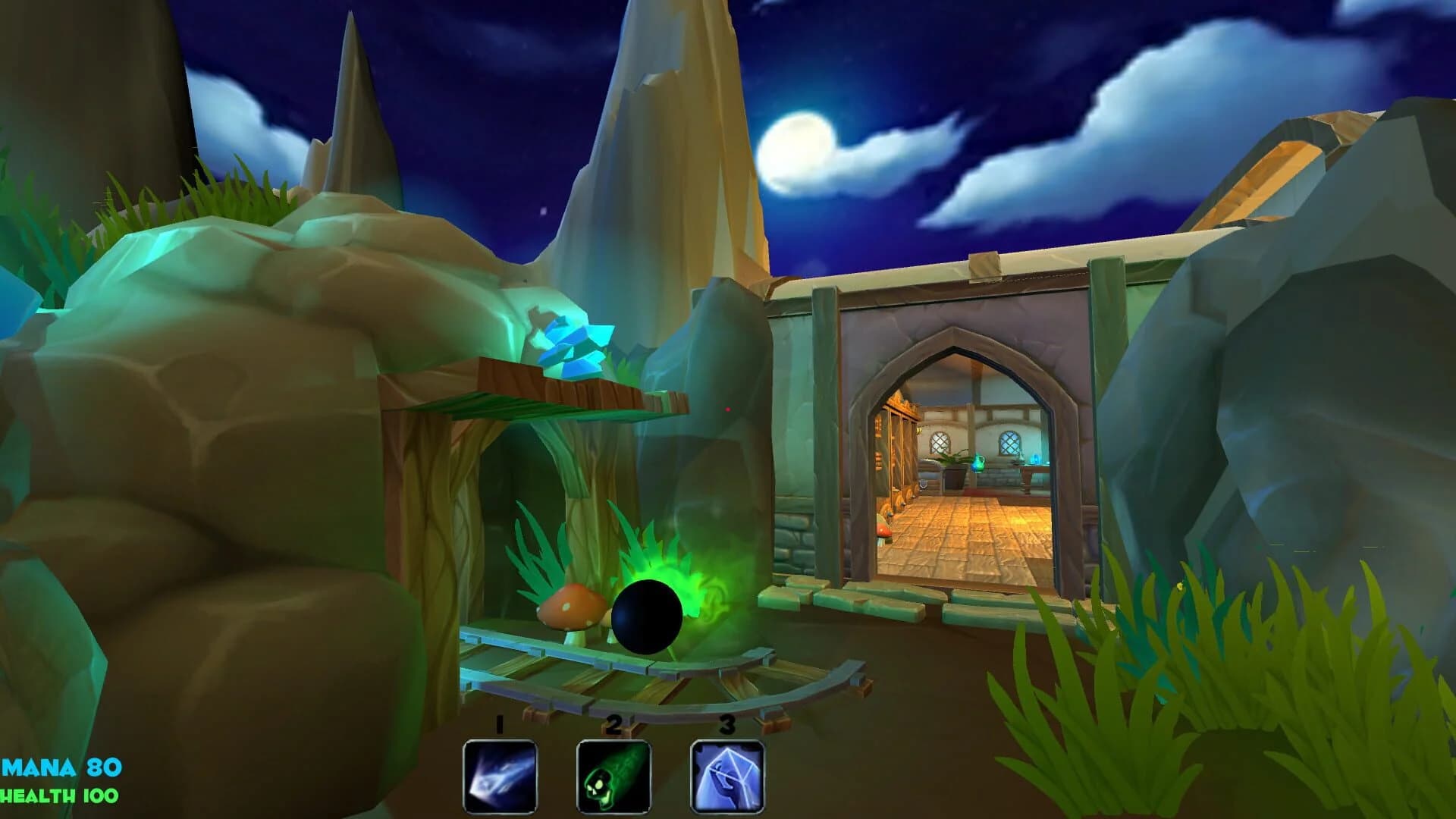Screen dimensions: 1456x819
Task: Click the hotkey number 1 above the first ability
Action: point(498,726)
